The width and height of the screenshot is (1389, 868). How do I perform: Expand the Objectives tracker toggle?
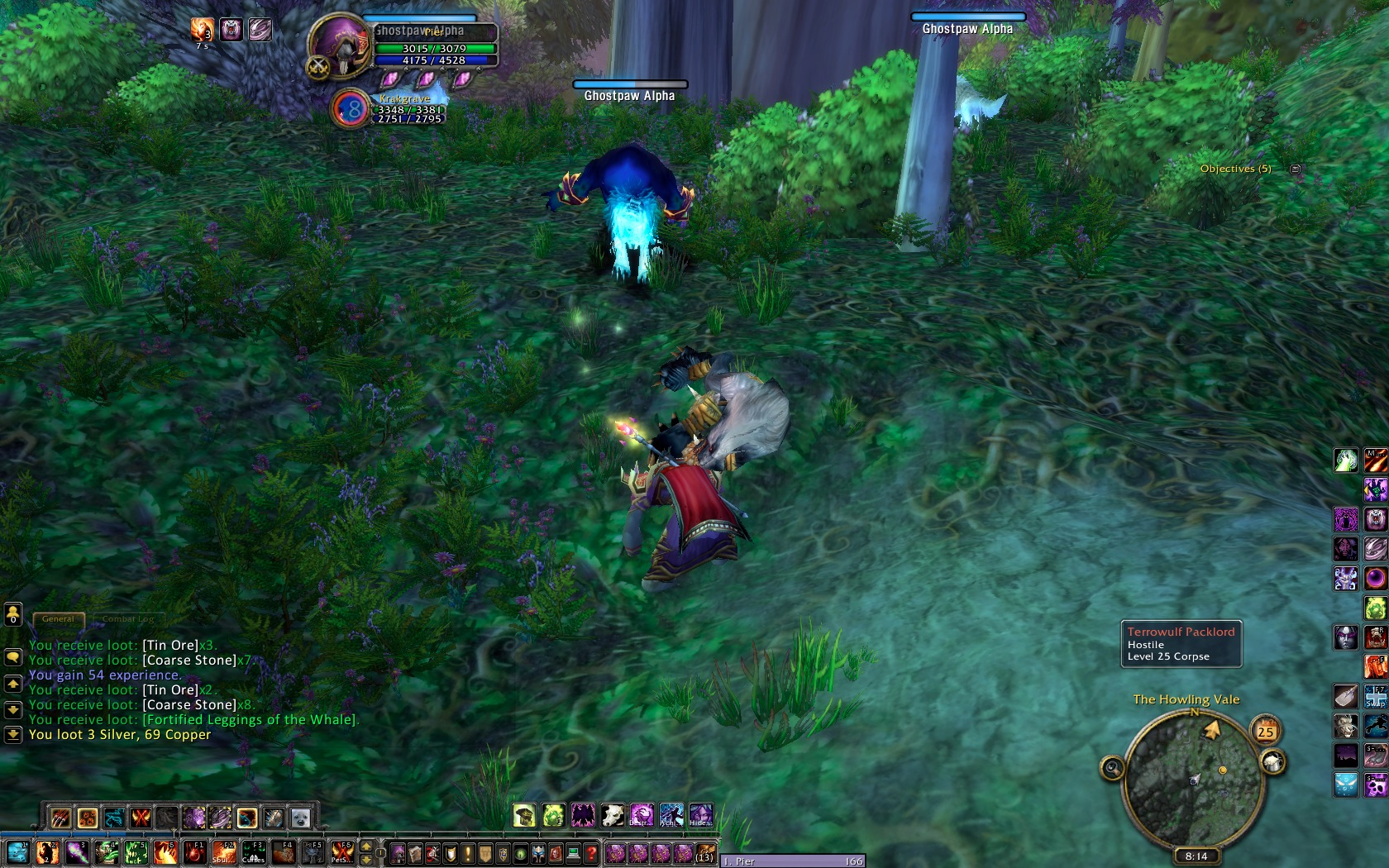[1296, 169]
